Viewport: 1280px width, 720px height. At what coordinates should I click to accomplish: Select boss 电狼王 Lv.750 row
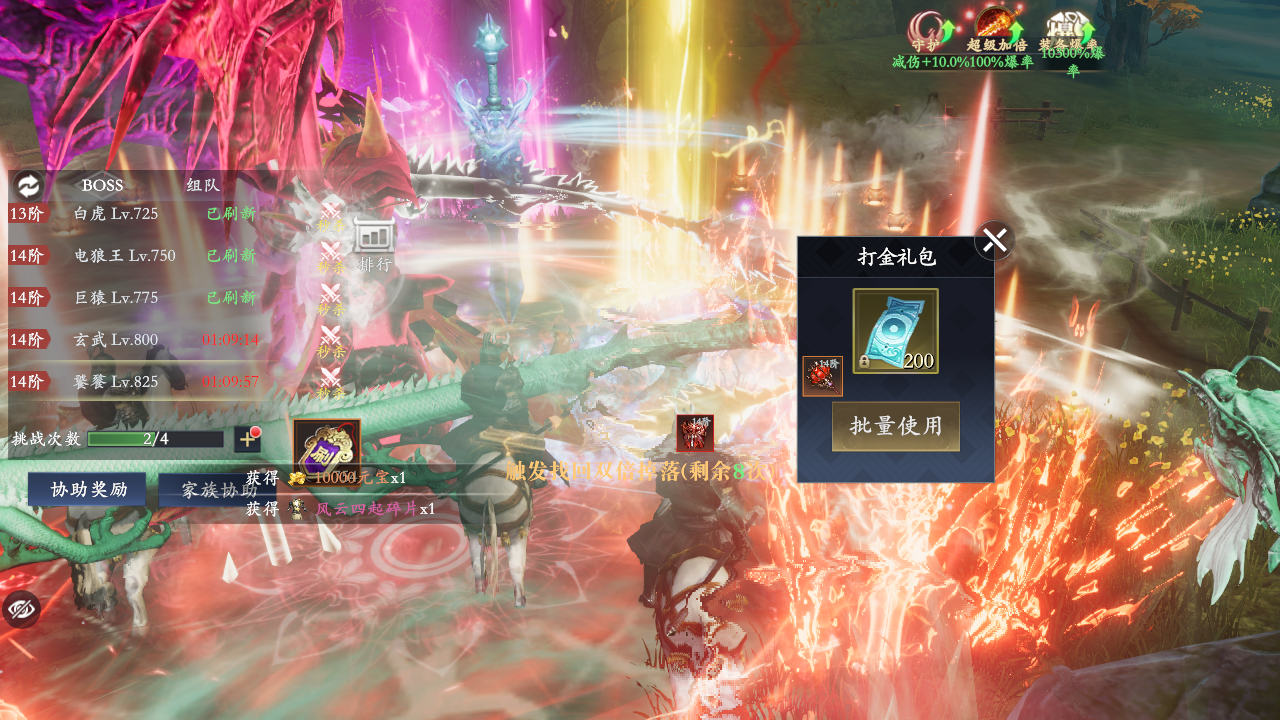pos(135,255)
